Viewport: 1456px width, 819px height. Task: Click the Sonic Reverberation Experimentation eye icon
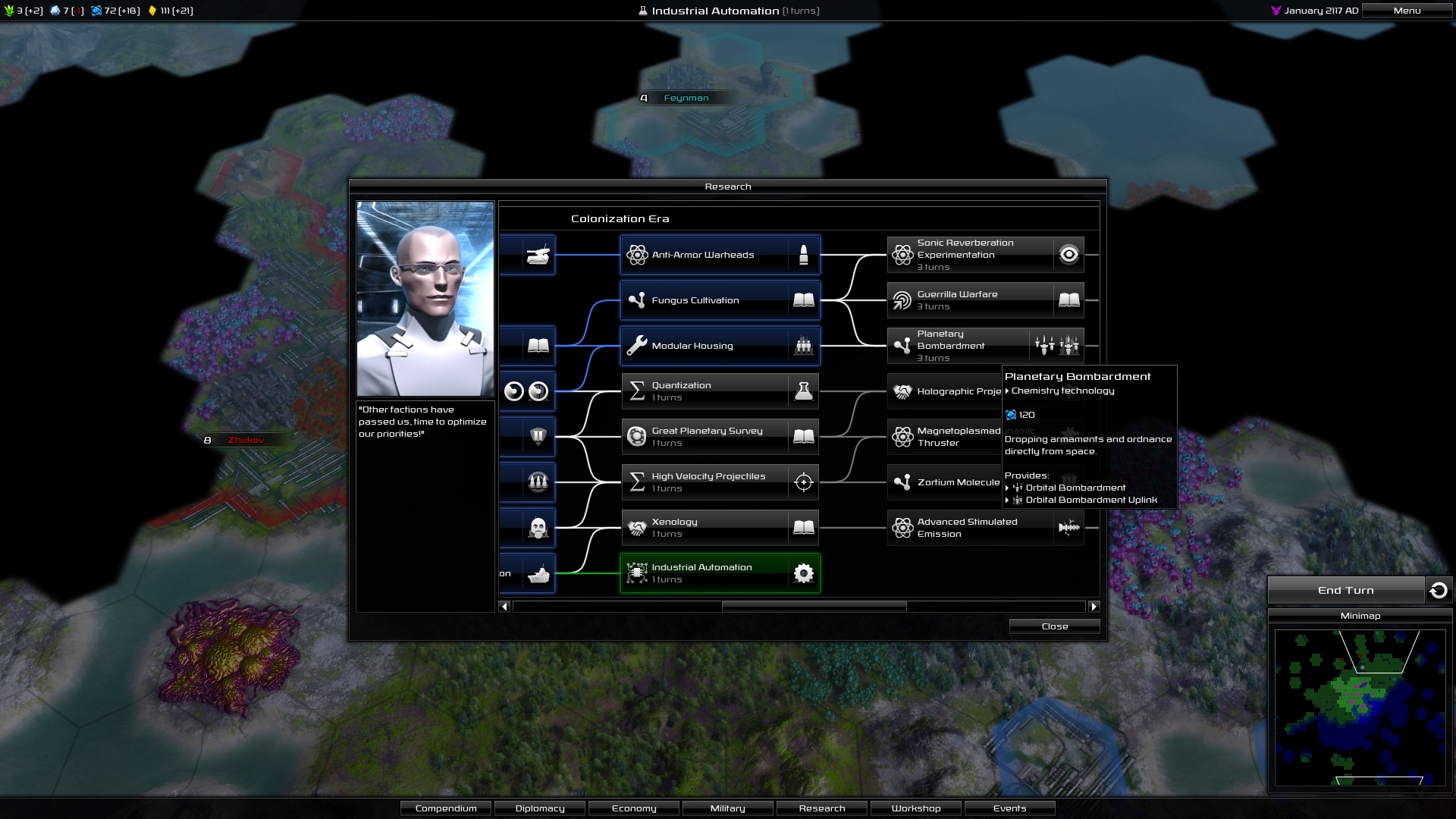coord(1069,255)
